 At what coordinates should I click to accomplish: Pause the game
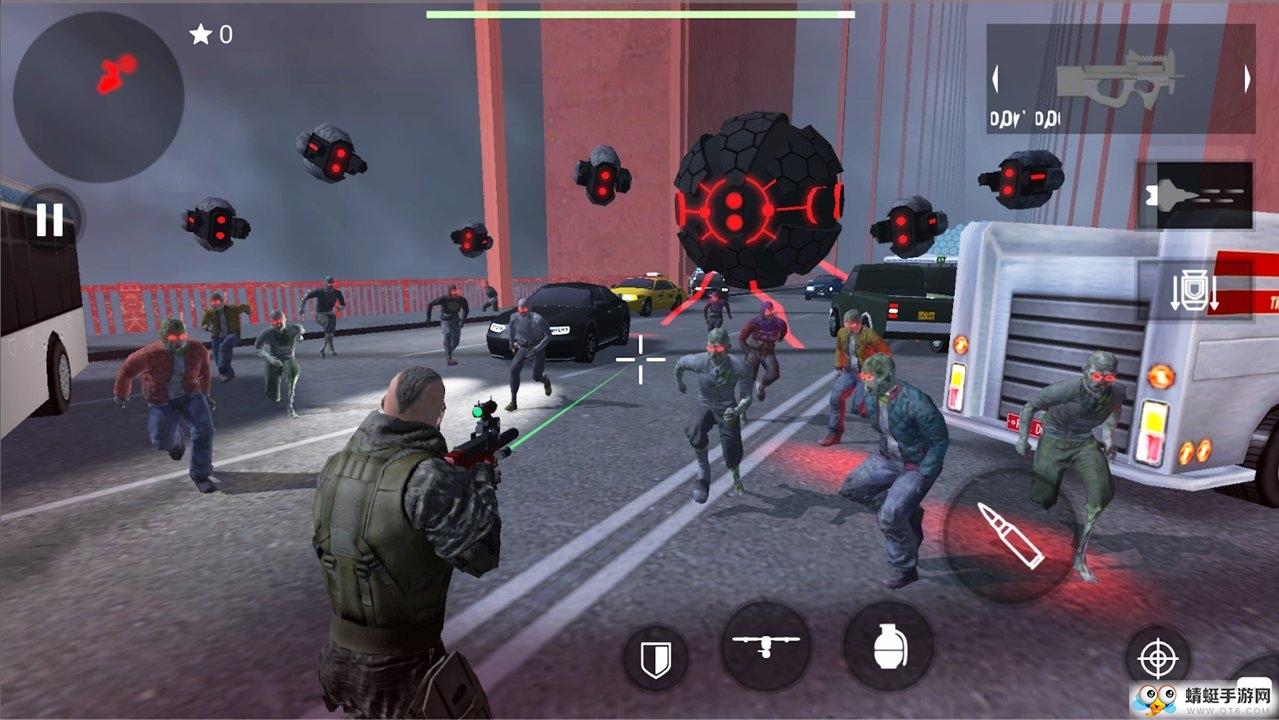pos(50,219)
